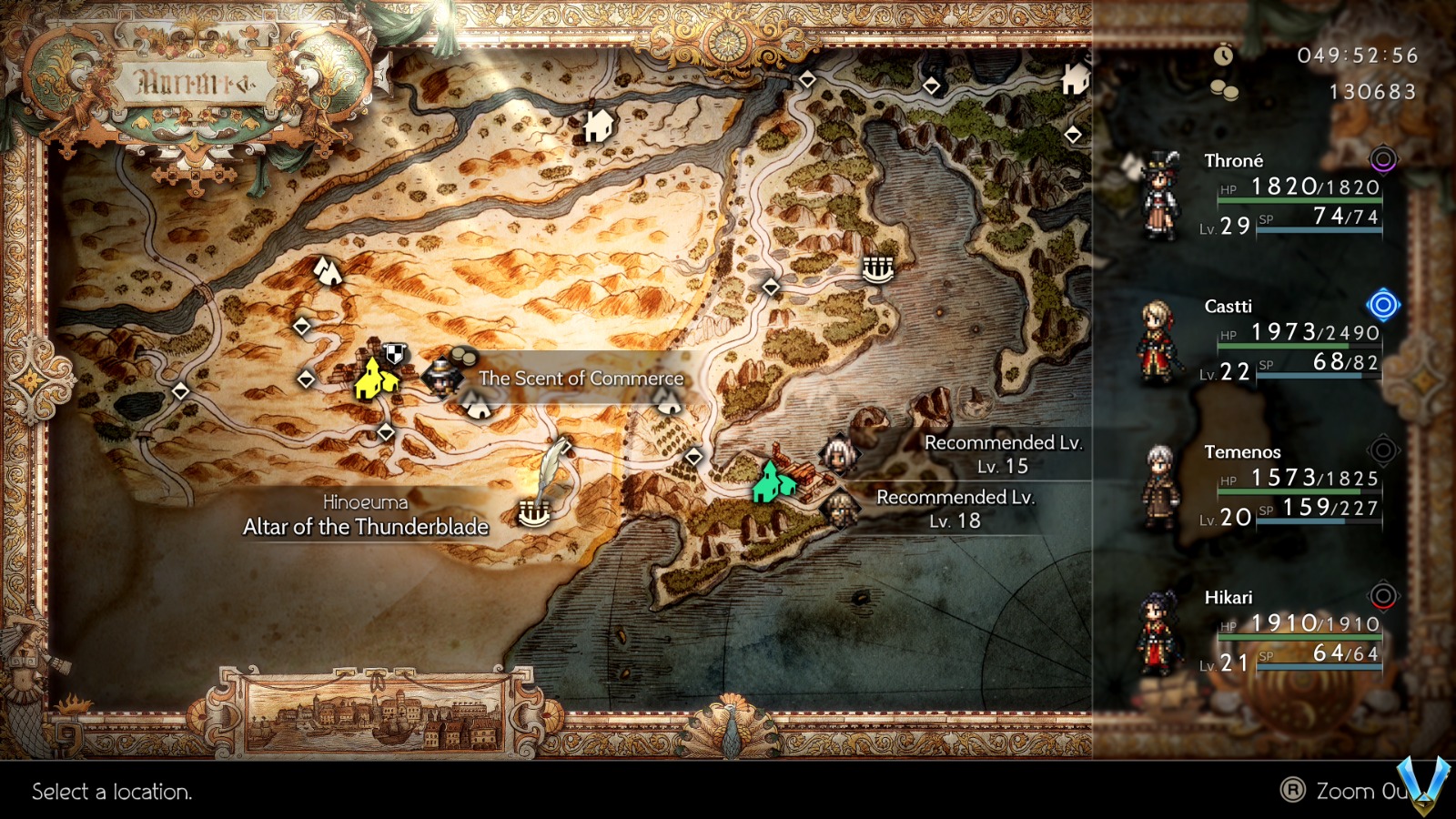Select the ship anchorage icon on the eastern coast
The image size is (1456, 819).
(x=875, y=270)
